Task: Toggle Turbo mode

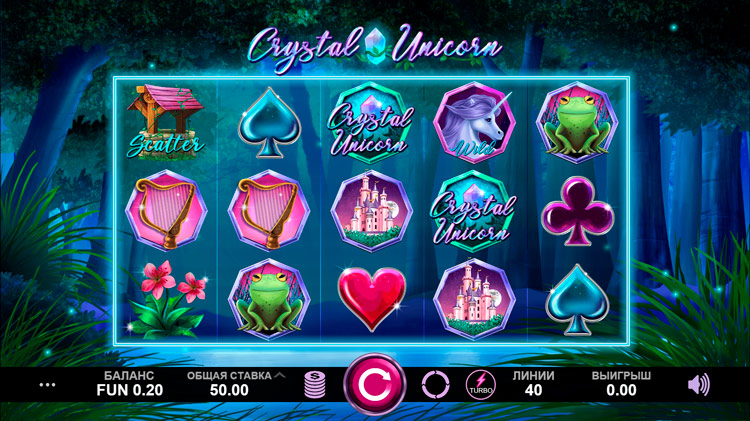Action: coord(481,384)
